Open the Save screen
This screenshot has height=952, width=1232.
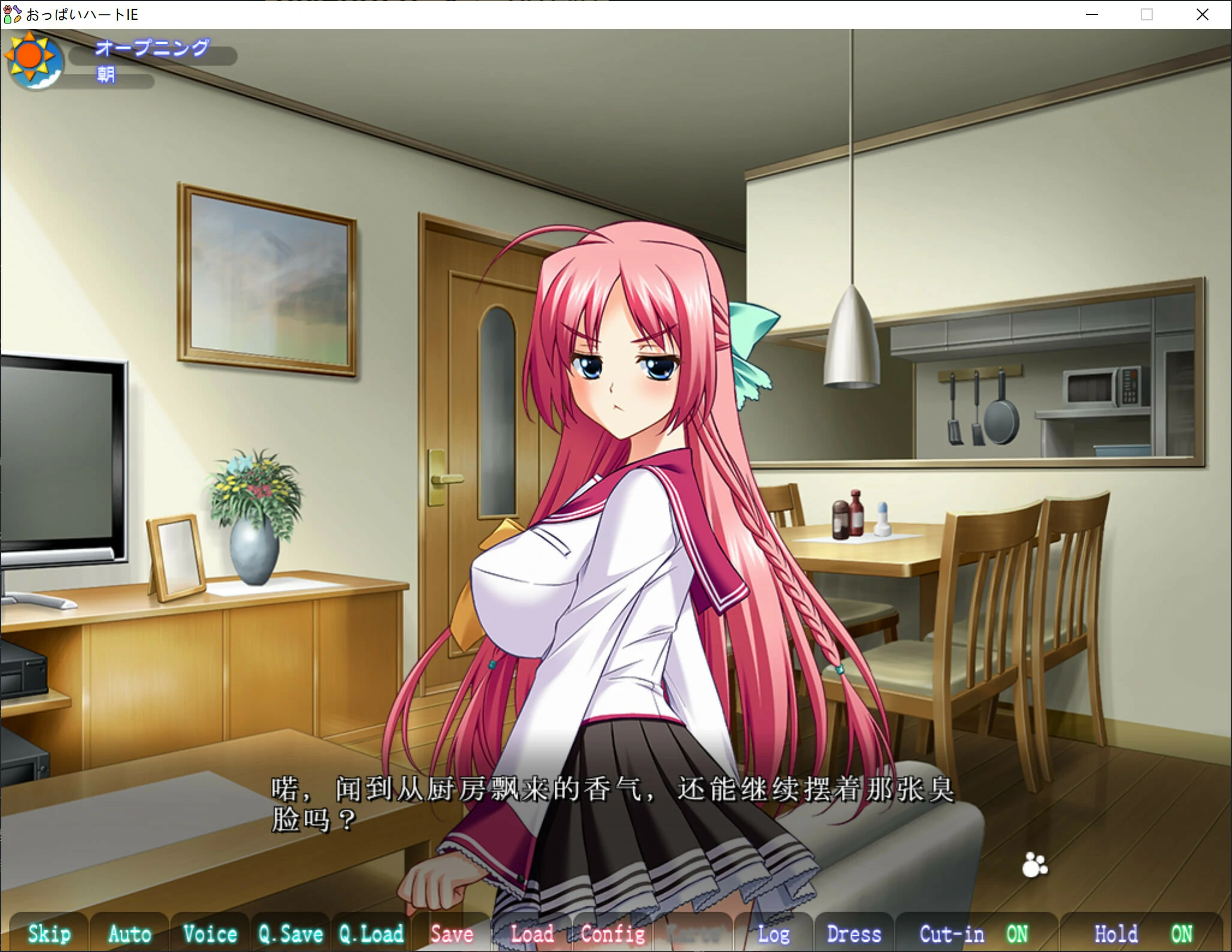tap(452, 933)
